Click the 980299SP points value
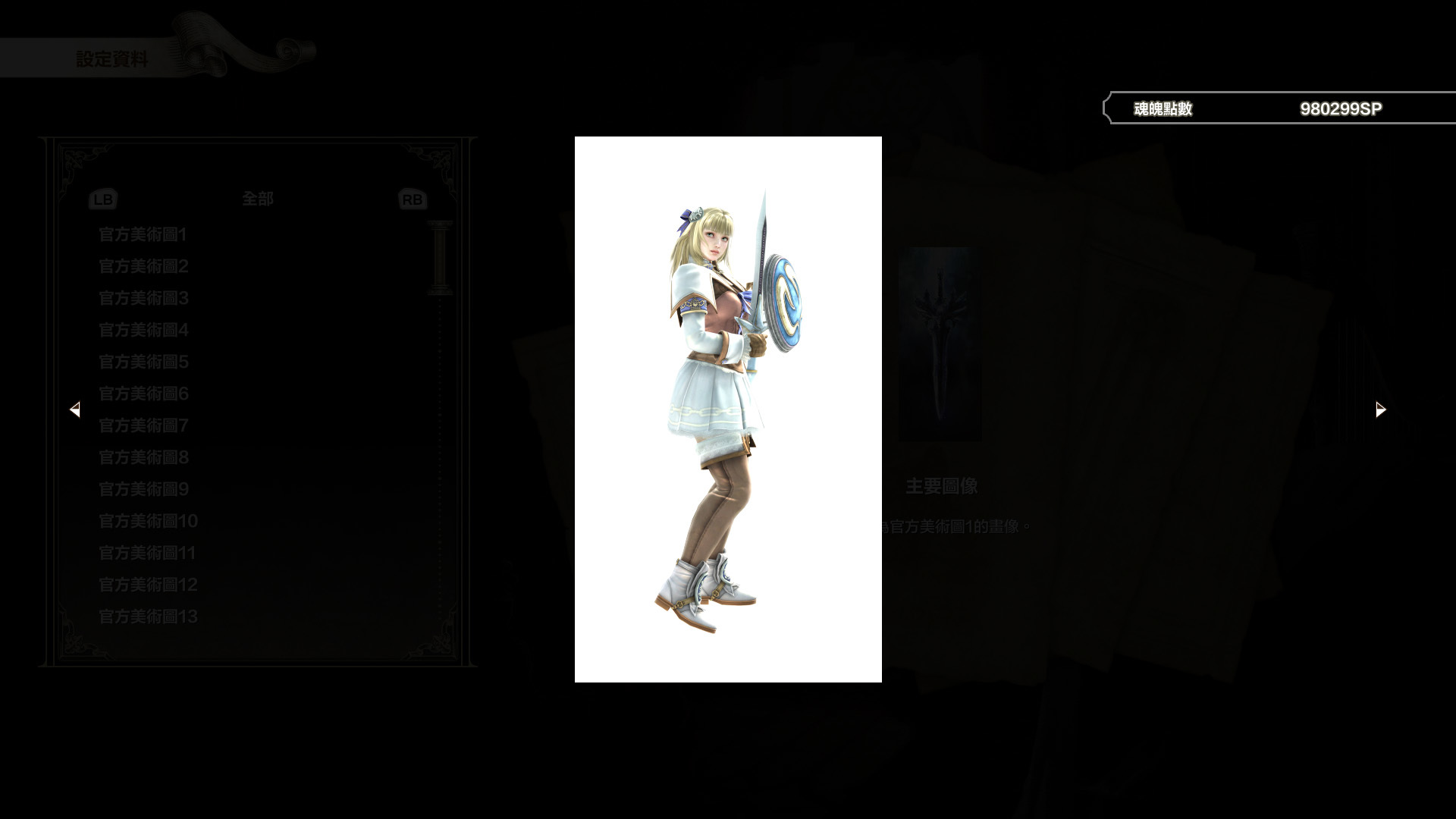1456x819 pixels. 1341,108
